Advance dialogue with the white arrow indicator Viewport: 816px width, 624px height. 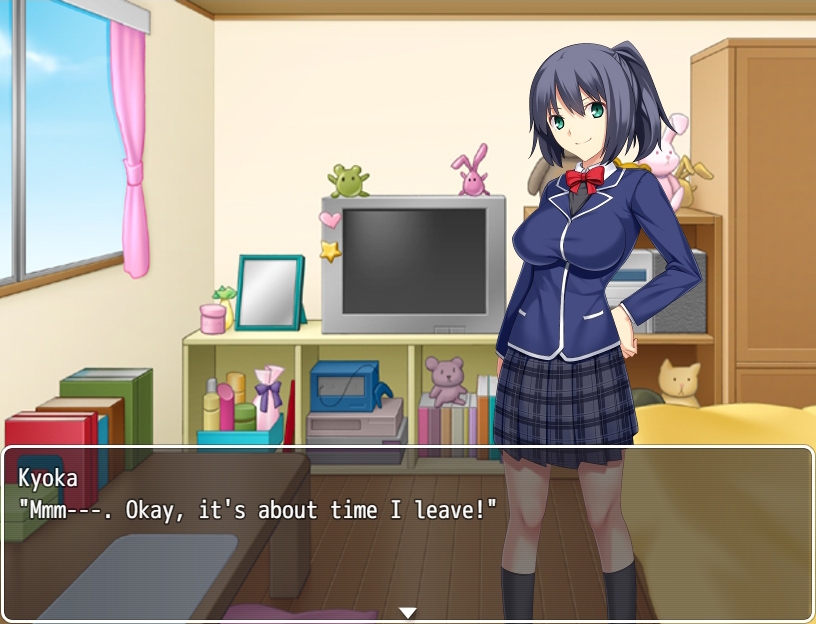[x=407, y=612]
